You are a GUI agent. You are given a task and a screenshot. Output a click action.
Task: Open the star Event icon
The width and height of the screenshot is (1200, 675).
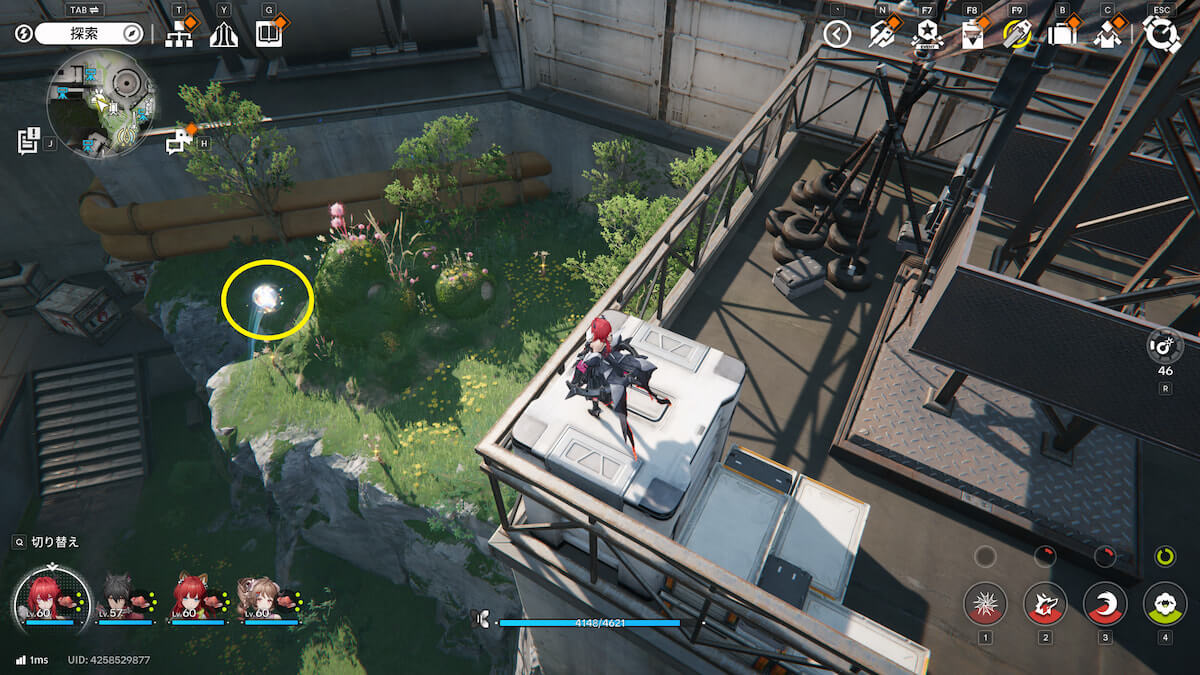tap(927, 35)
